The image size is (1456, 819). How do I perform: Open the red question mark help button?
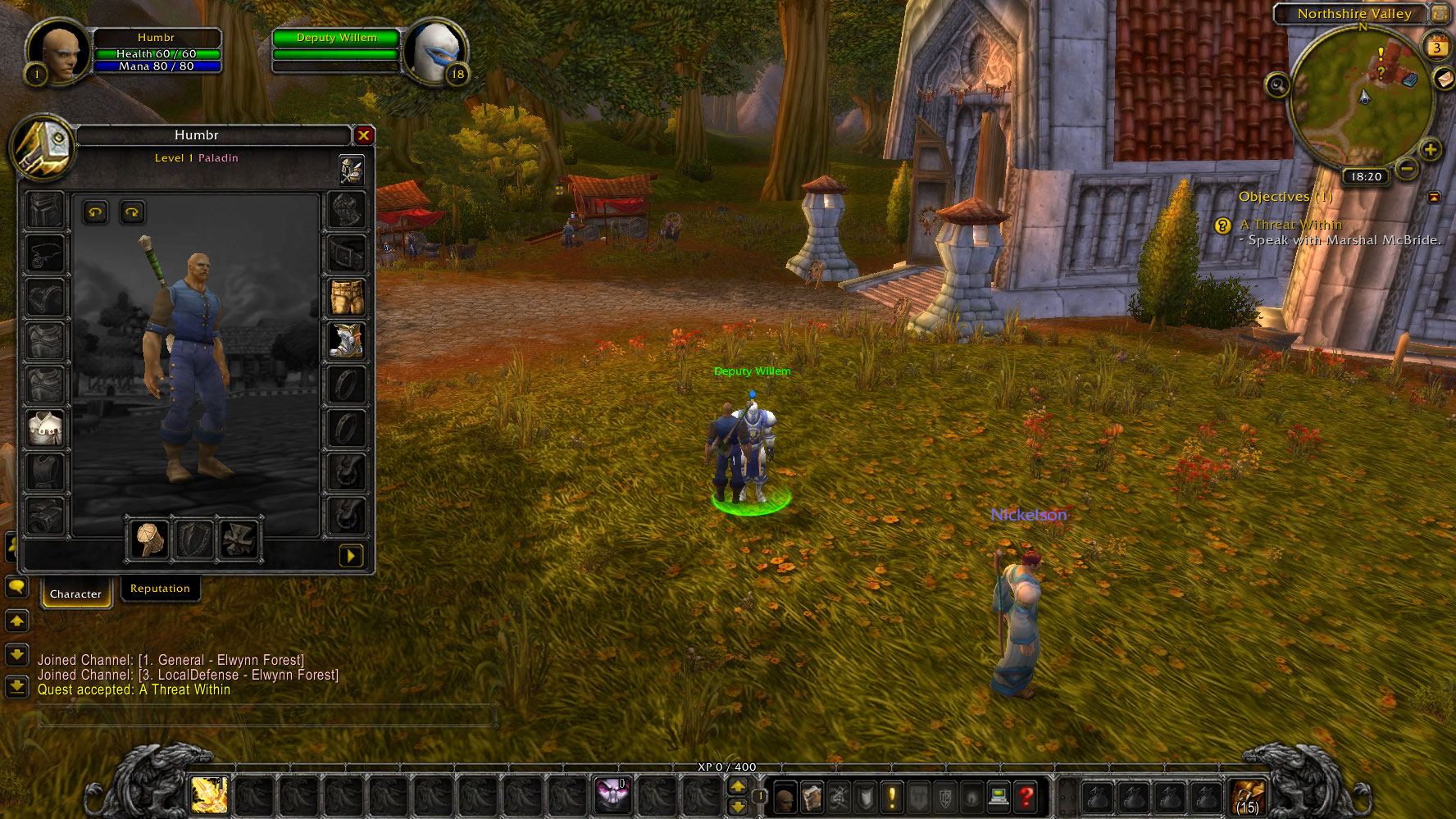1026,796
